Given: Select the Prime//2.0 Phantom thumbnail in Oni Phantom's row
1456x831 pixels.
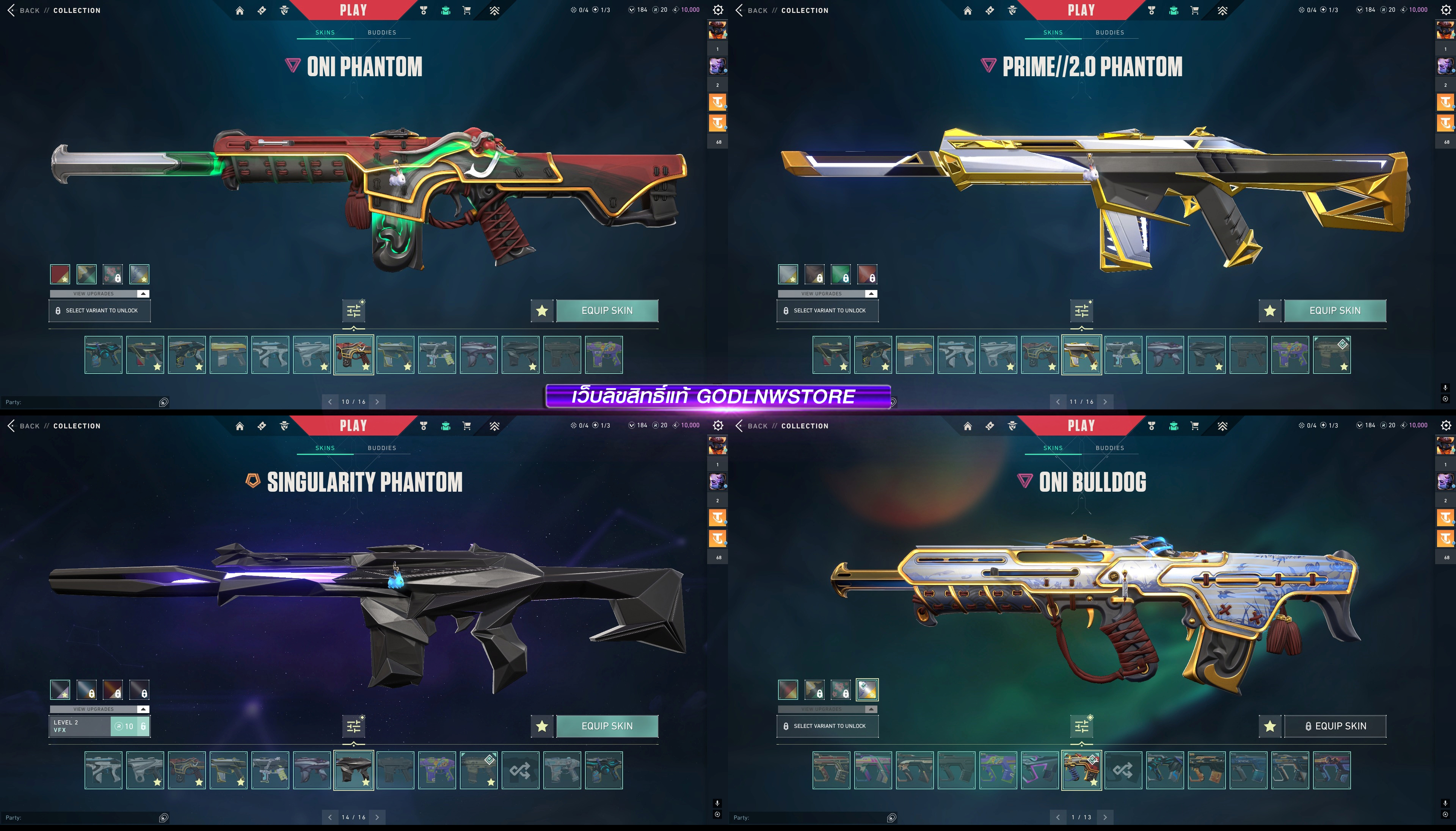Looking at the screenshot, I should pyautogui.click(x=395, y=355).
